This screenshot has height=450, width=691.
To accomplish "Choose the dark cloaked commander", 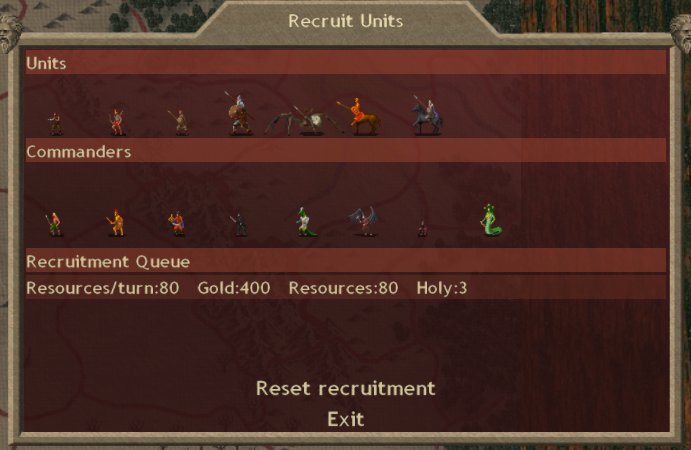I will point(239,223).
